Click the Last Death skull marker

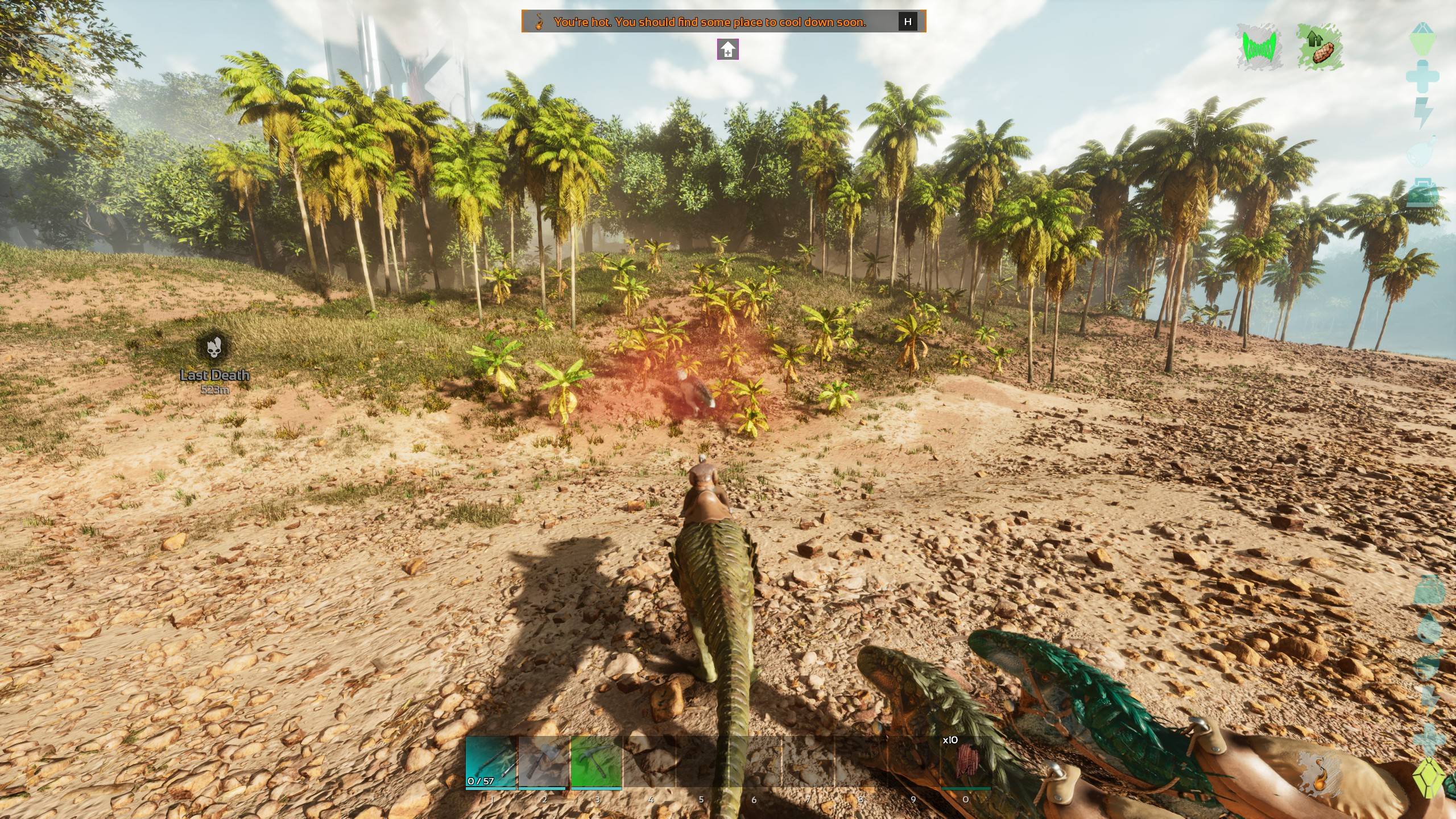point(214,348)
